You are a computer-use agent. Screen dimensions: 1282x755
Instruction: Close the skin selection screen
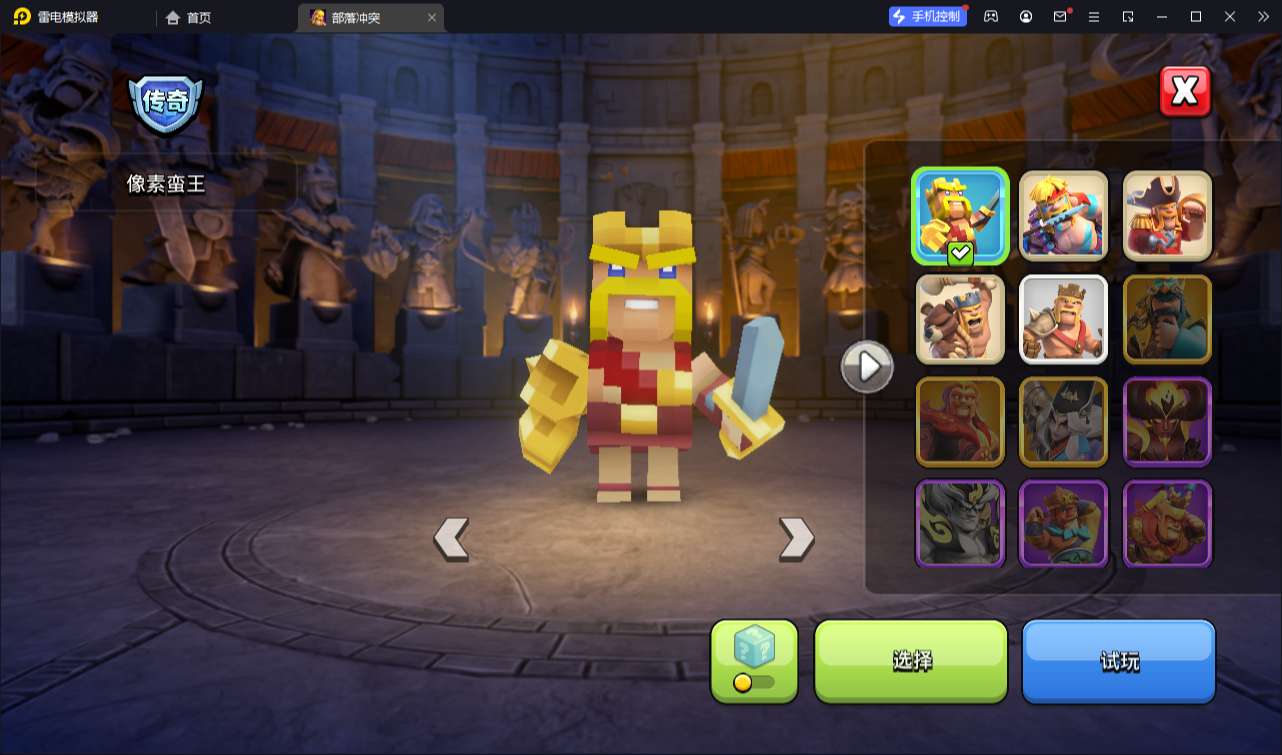(x=1185, y=92)
